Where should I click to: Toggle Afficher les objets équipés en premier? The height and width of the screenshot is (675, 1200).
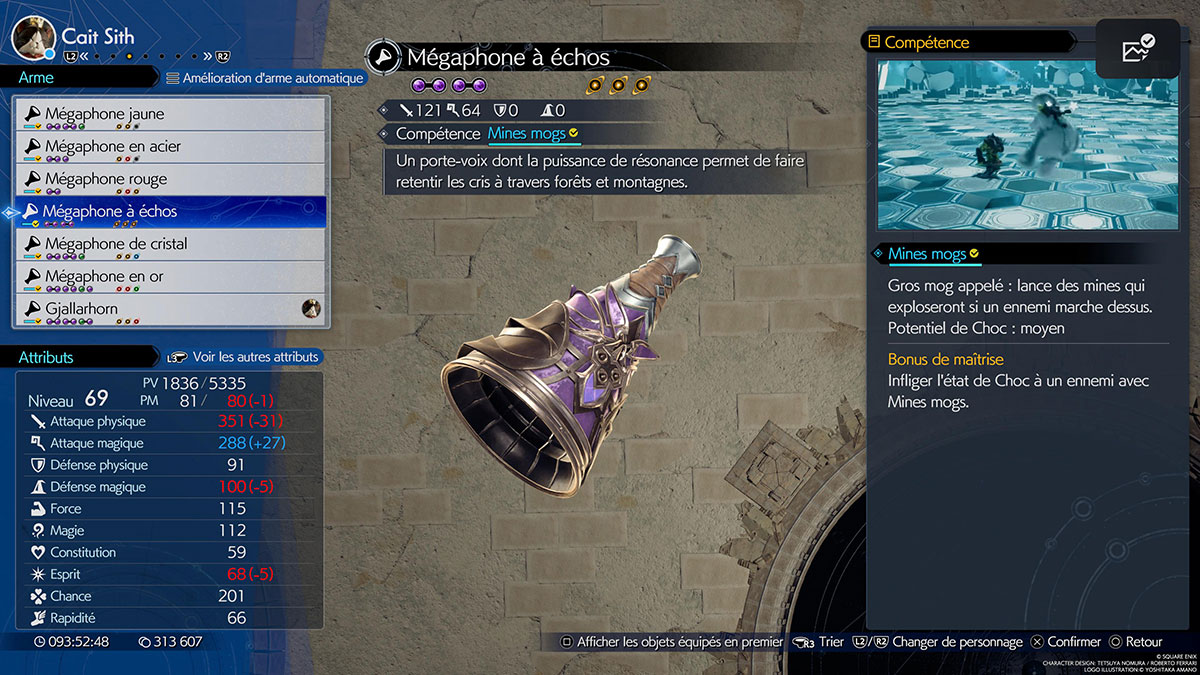pyautogui.click(x=670, y=642)
